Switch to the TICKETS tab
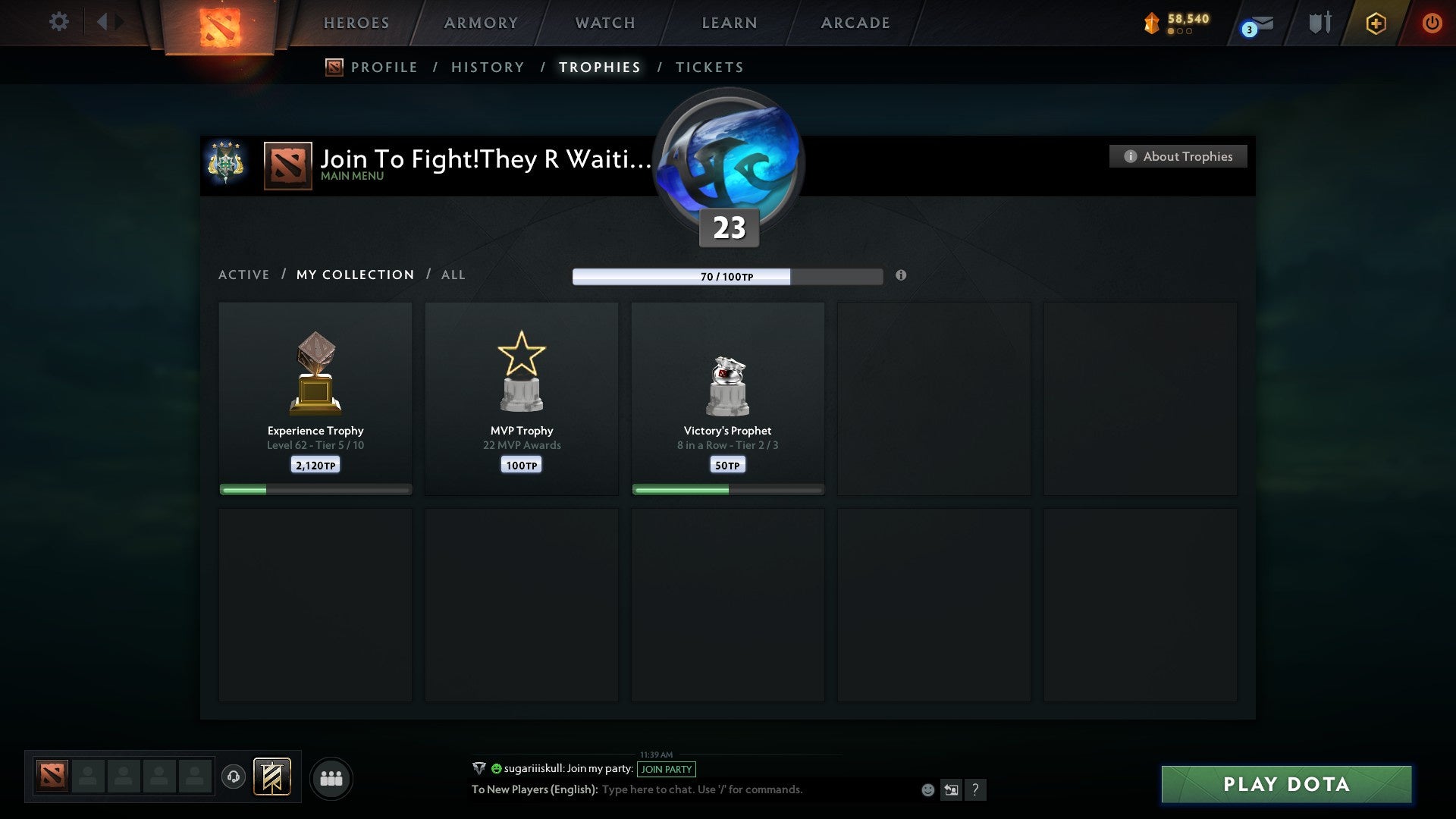The width and height of the screenshot is (1456, 819). (709, 67)
